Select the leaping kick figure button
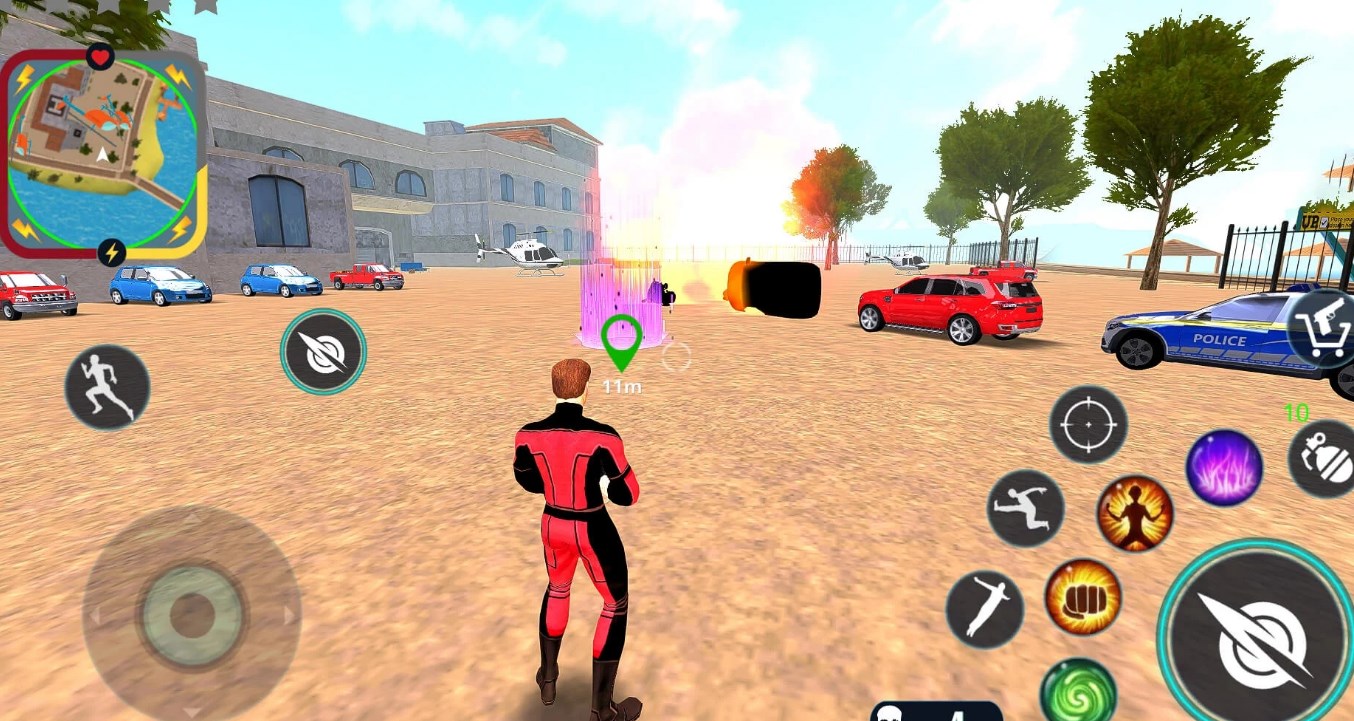This screenshot has width=1354, height=721. [x=1025, y=508]
